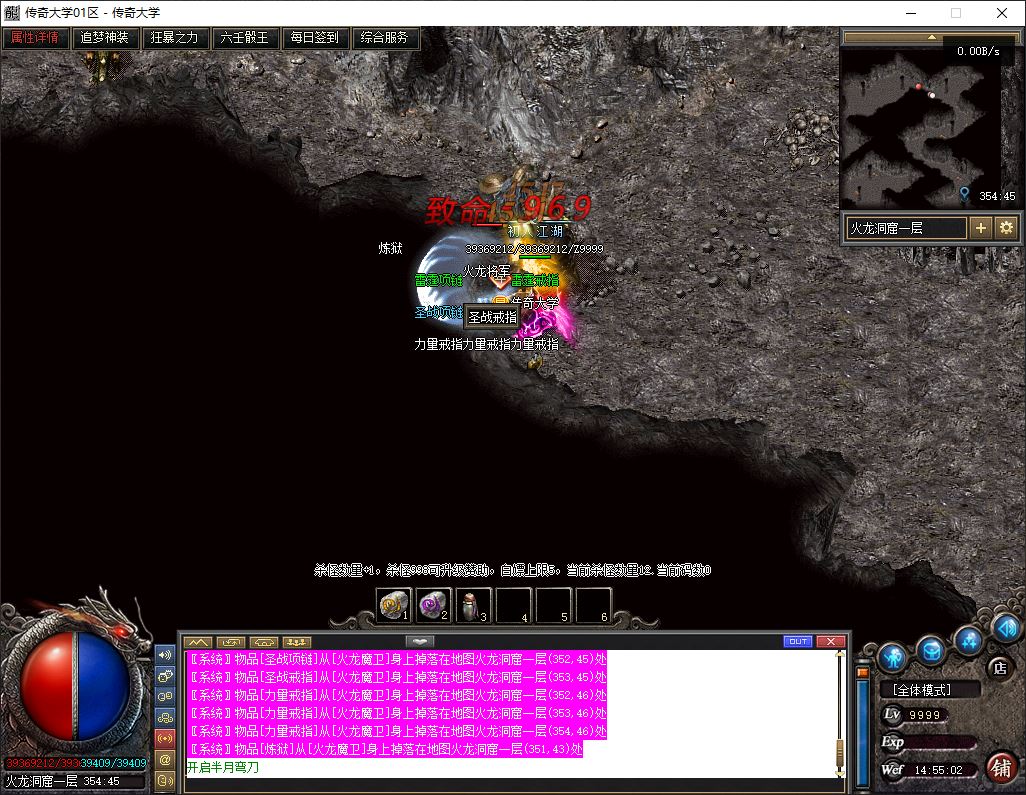The image size is (1026, 795).
Task: Close the chat window with the red X
Action: [830, 641]
